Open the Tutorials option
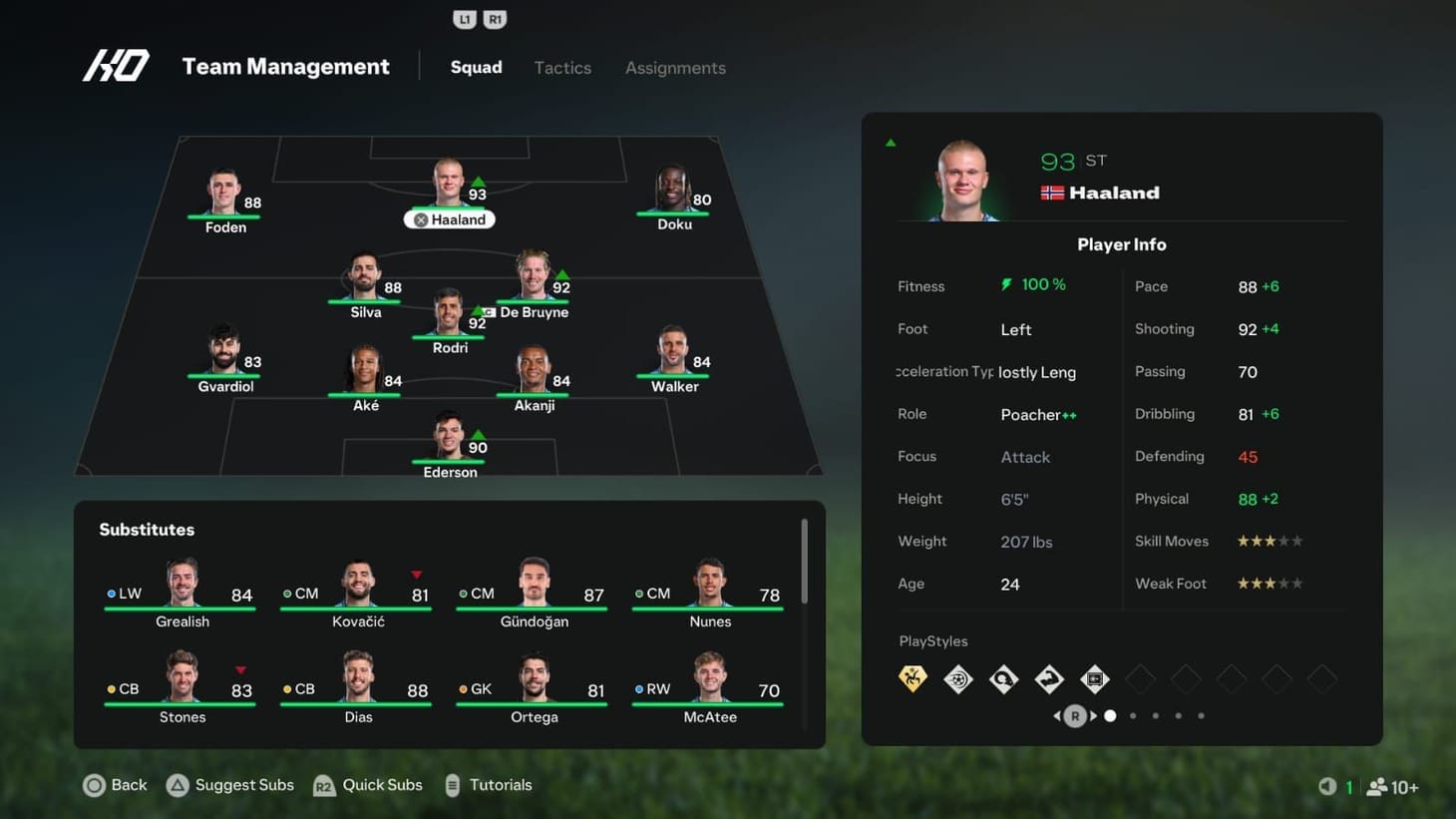This screenshot has width=1456, height=819. 489,785
